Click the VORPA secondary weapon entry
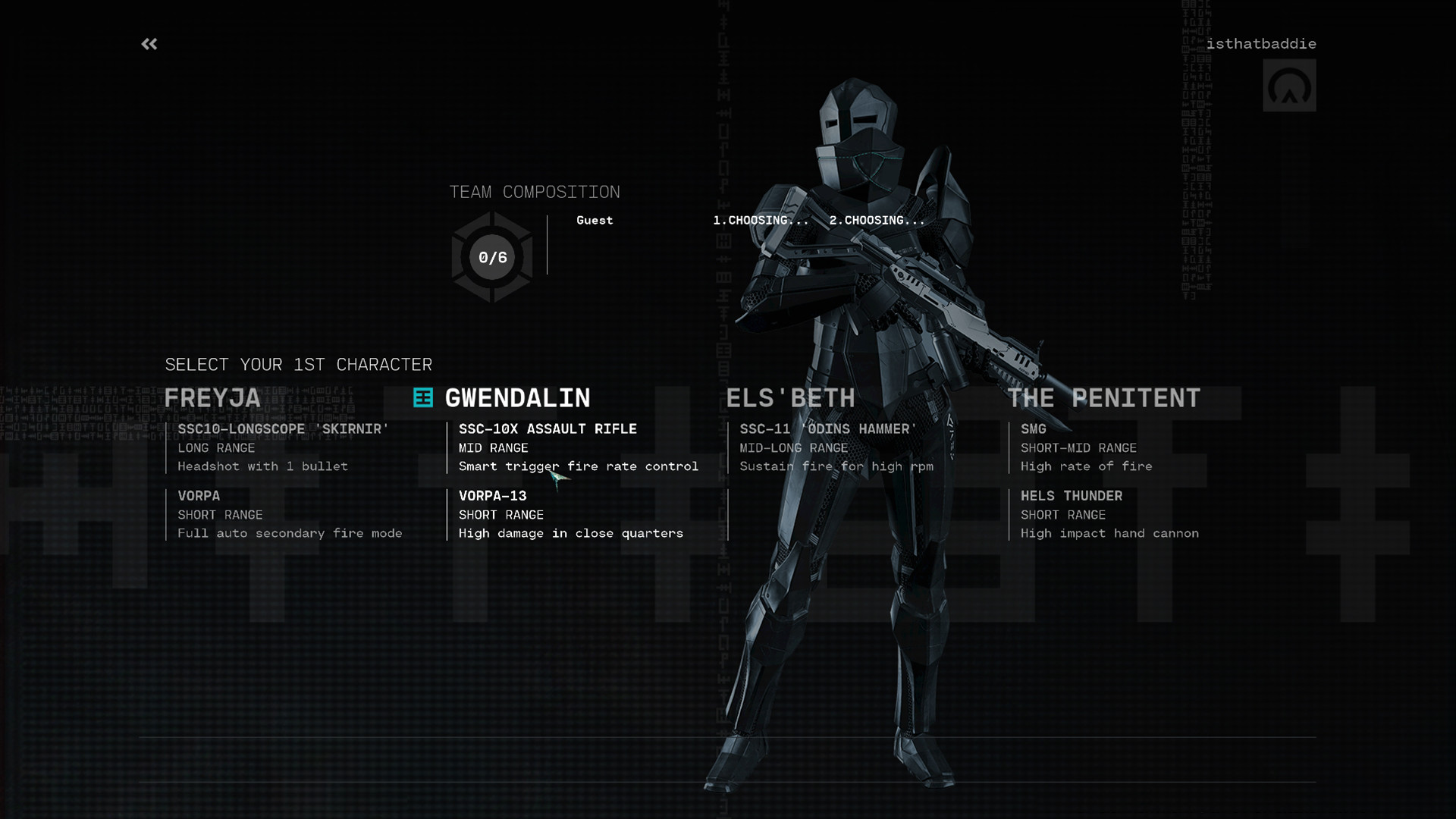 (x=198, y=496)
